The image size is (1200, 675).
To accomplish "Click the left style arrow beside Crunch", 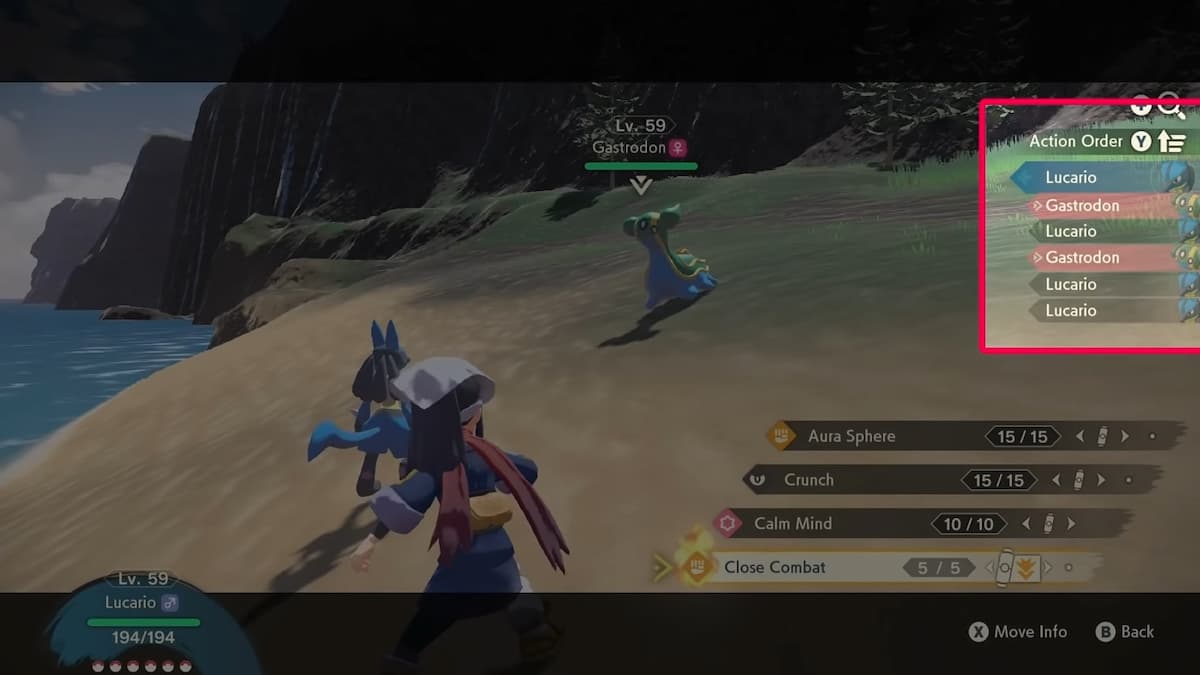I will (x=1056, y=480).
